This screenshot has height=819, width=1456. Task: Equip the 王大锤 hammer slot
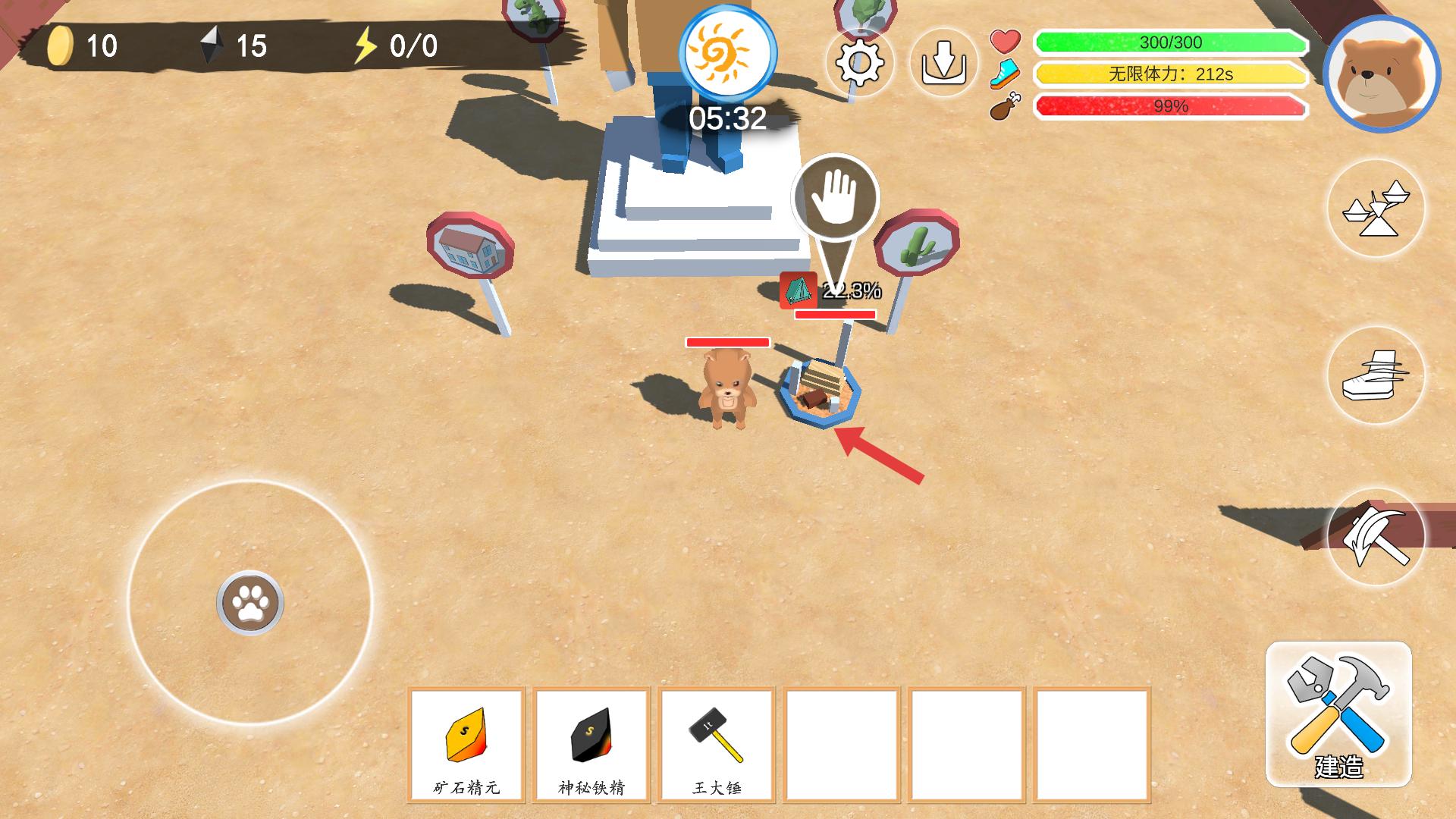[x=717, y=744]
